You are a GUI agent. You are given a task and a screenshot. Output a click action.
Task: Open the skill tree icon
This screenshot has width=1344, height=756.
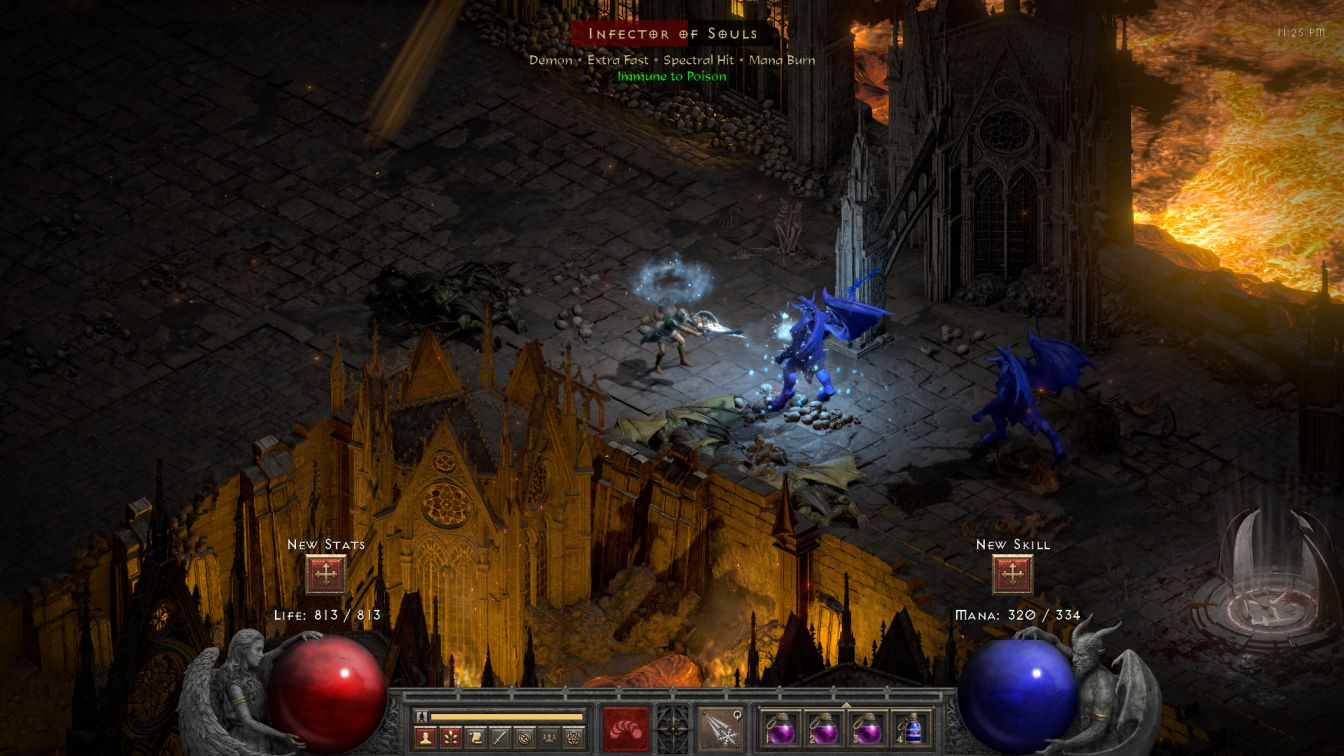point(449,738)
